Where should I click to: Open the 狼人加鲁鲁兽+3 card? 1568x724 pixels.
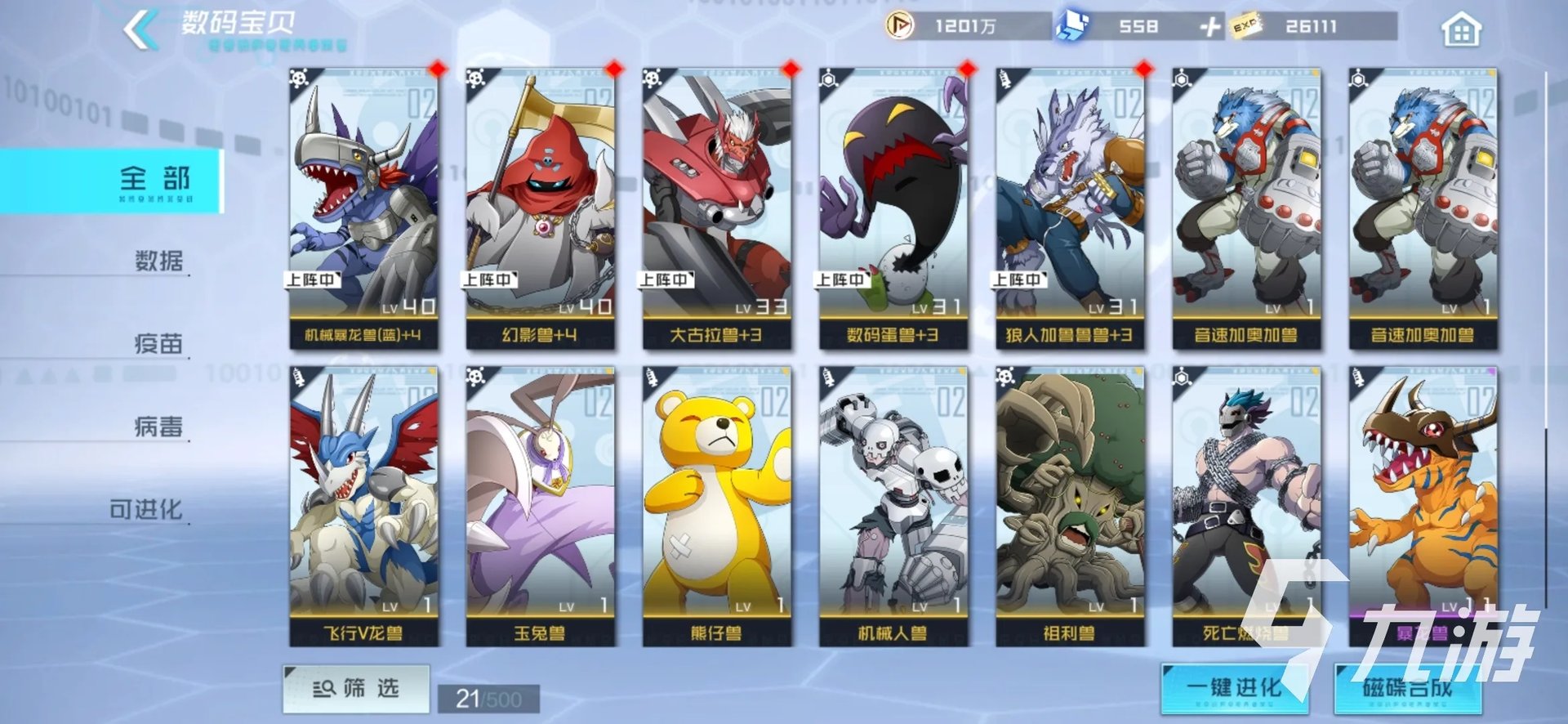[1069, 208]
